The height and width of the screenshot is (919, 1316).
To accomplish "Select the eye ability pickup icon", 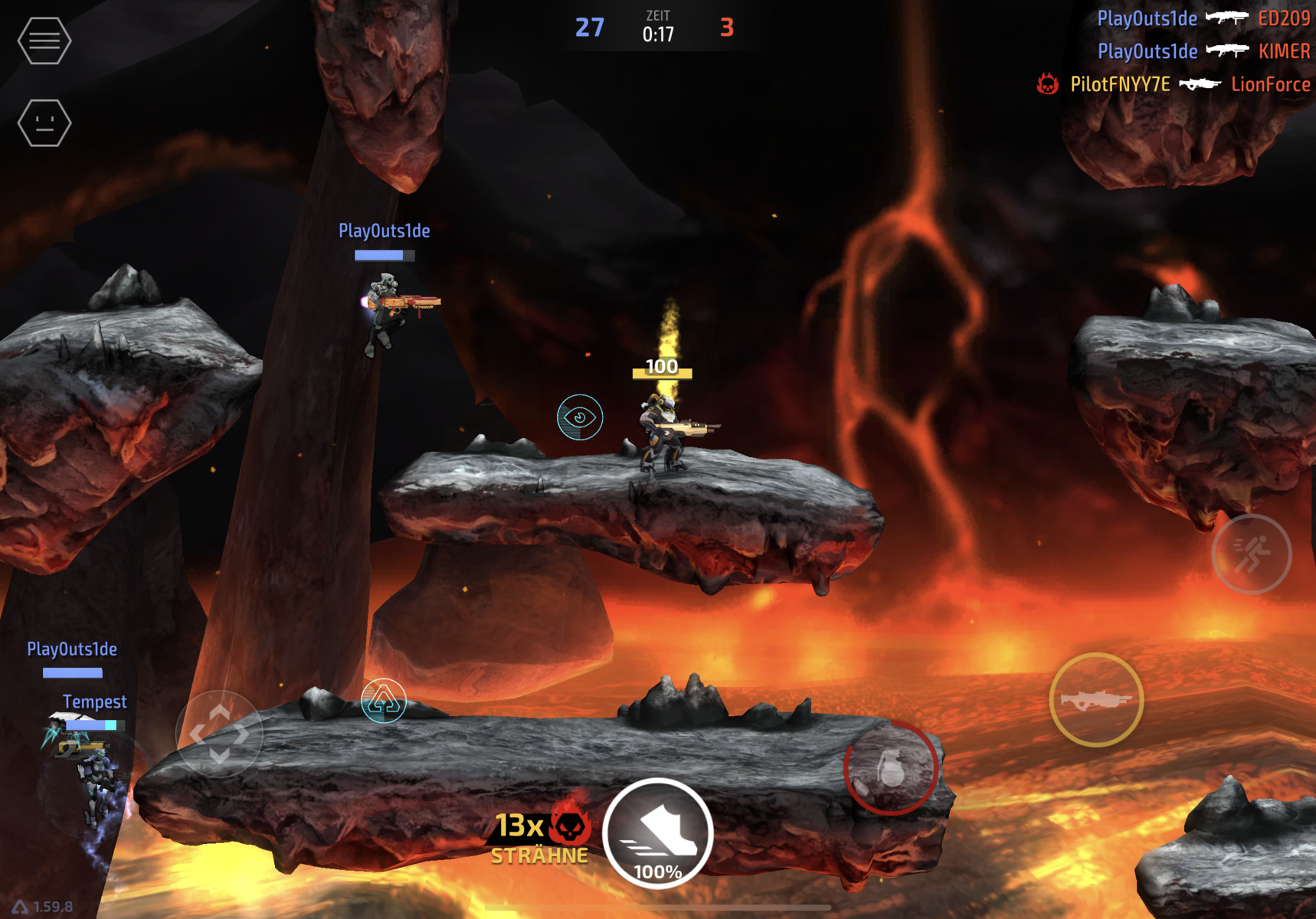I will pos(580,417).
